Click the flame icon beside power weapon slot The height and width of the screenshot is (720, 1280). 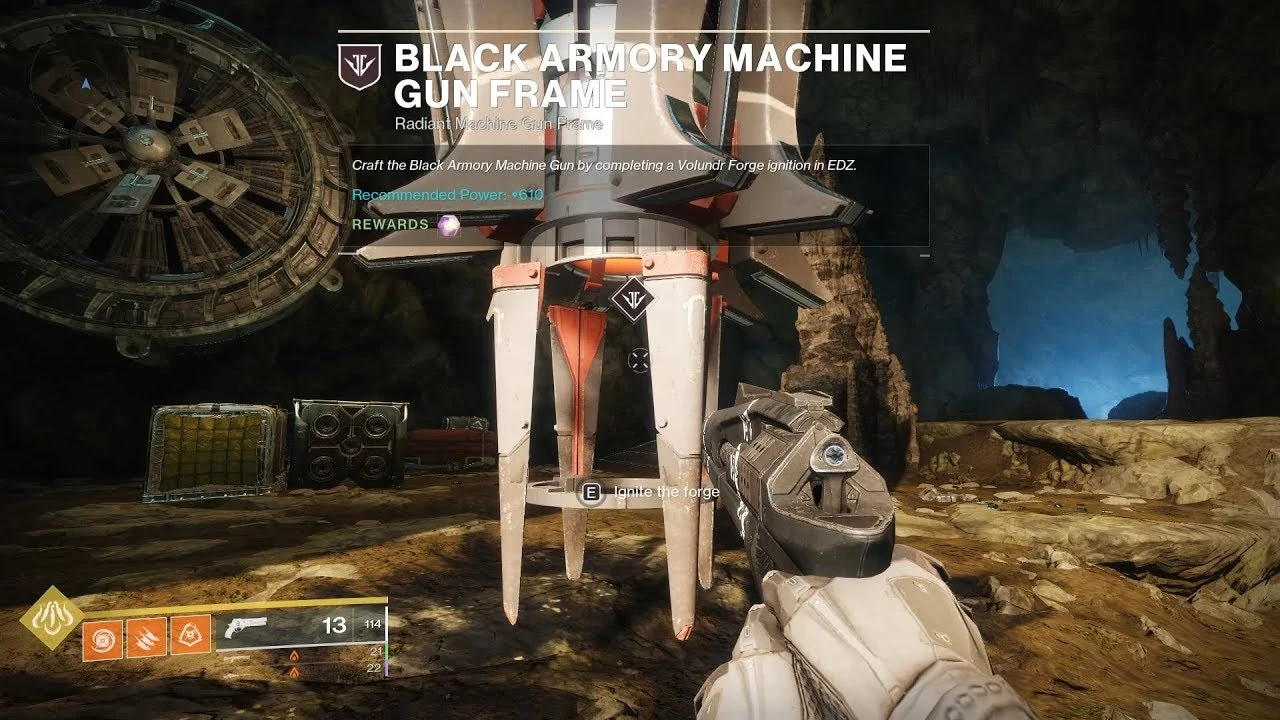295,670
